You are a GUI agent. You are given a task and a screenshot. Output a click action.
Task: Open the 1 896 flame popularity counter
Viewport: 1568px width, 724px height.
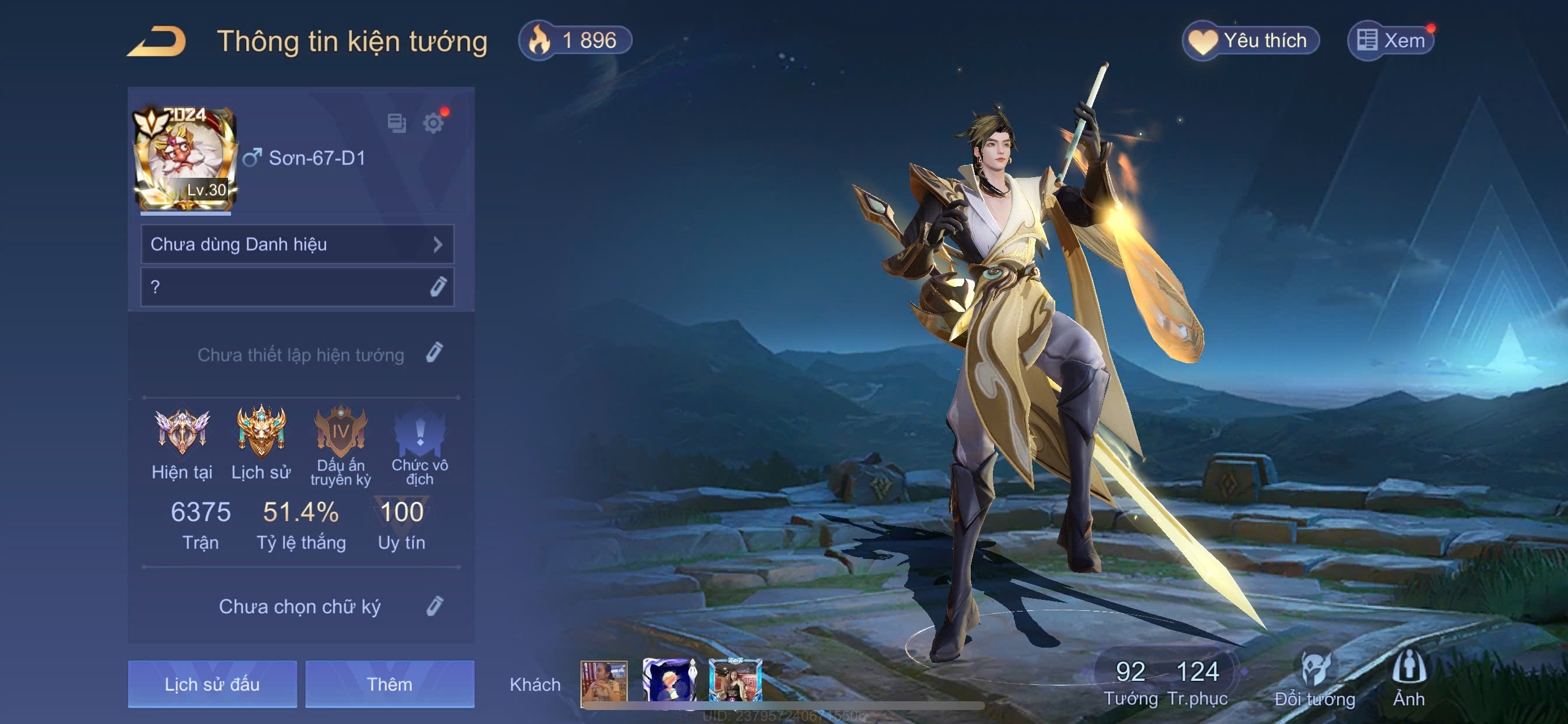point(575,41)
